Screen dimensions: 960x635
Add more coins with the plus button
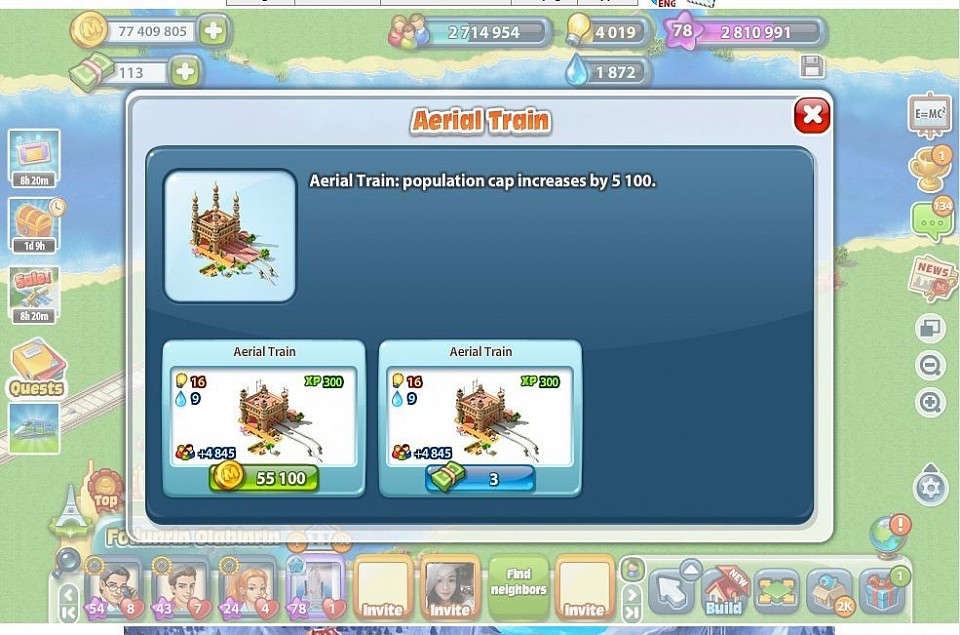coord(213,31)
